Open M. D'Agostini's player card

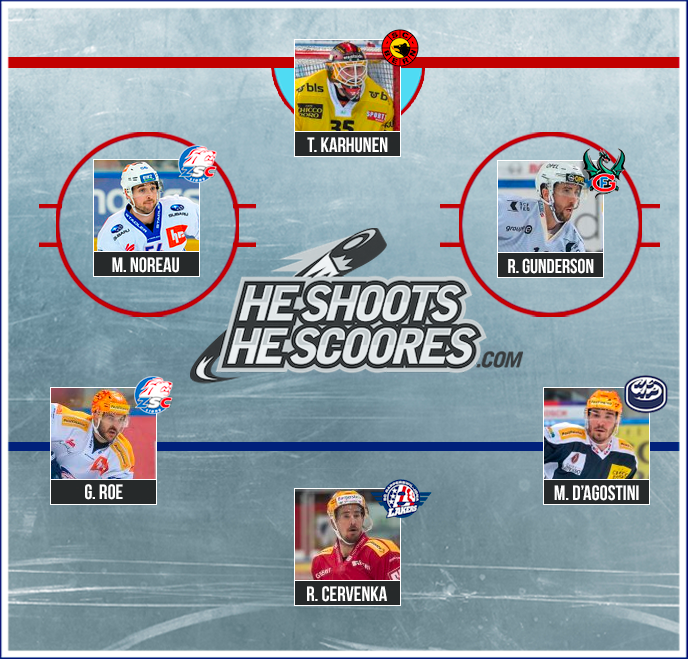pos(596,445)
